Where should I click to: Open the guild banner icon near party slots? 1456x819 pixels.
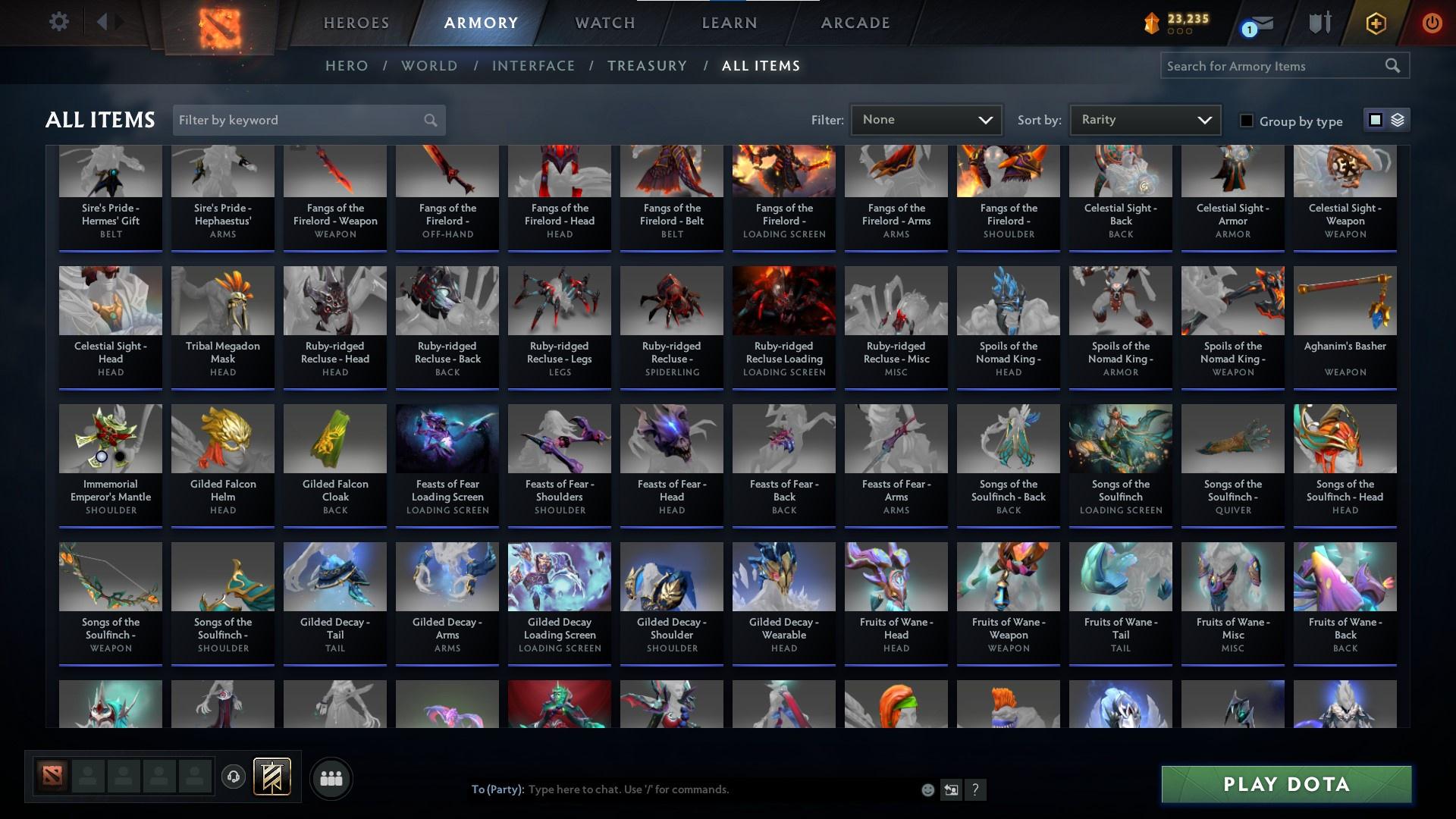pyautogui.click(x=271, y=777)
